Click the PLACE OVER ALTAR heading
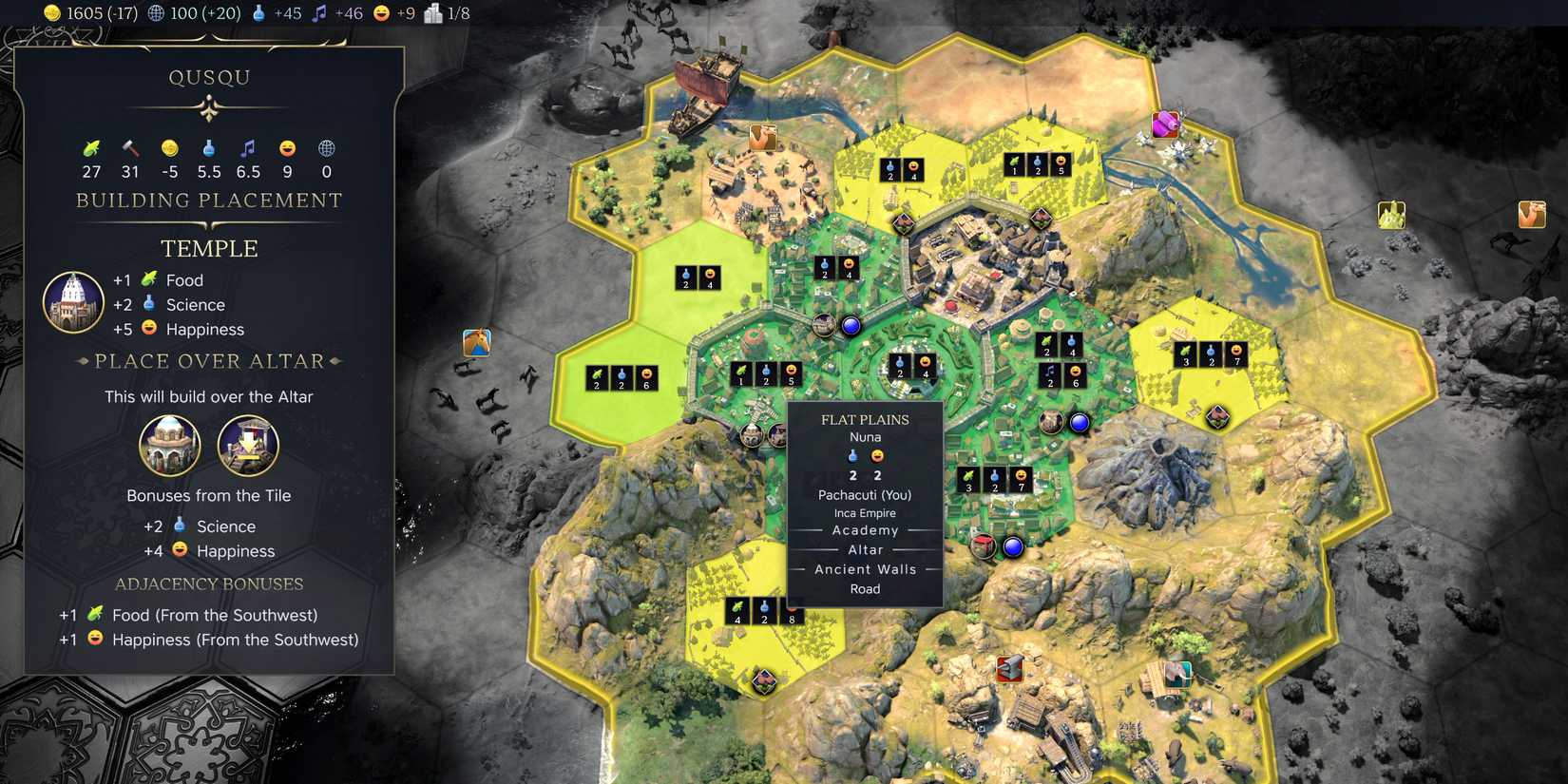 [209, 361]
